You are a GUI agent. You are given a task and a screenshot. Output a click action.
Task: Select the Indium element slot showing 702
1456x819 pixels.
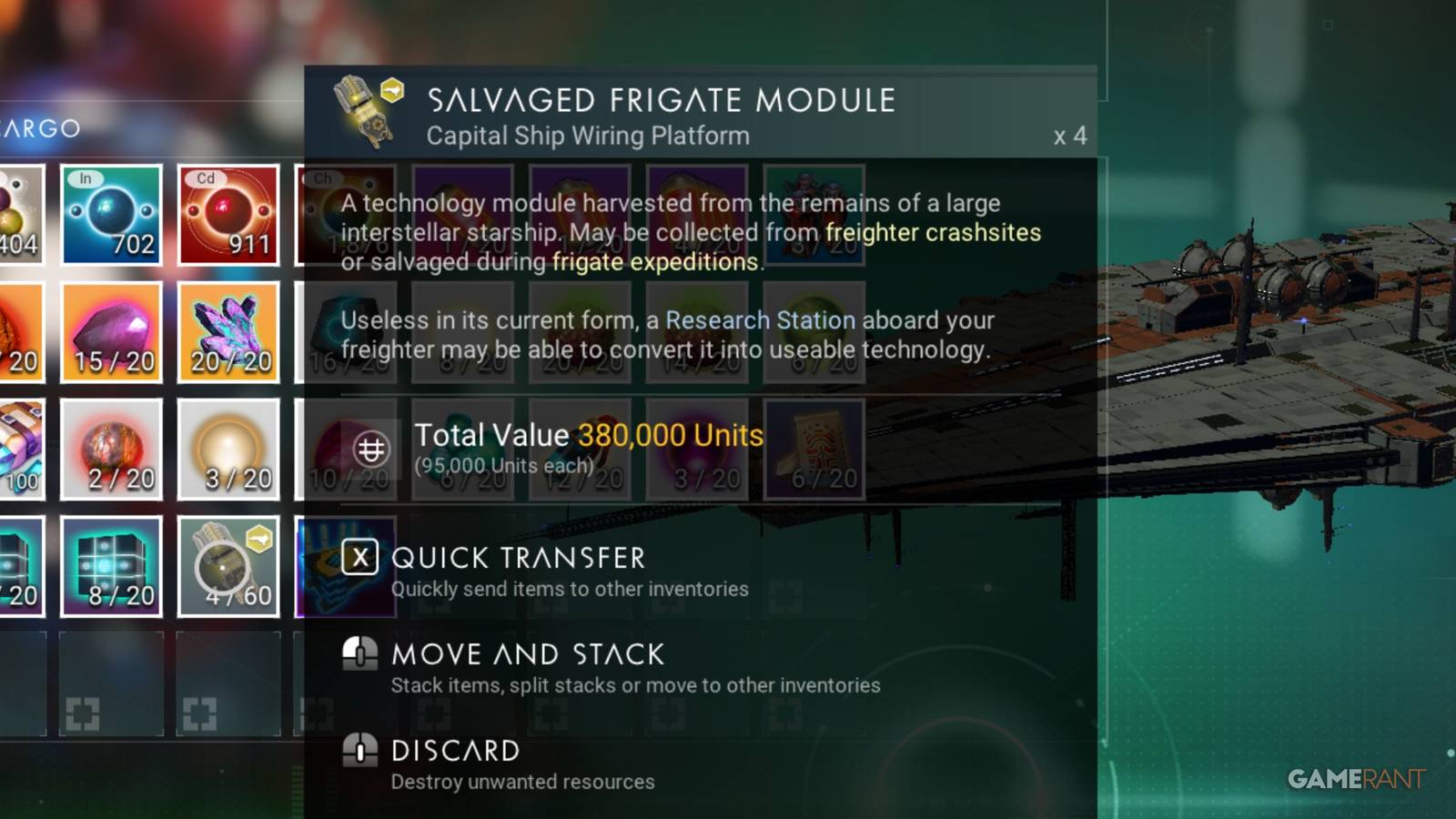click(x=111, y=216)
